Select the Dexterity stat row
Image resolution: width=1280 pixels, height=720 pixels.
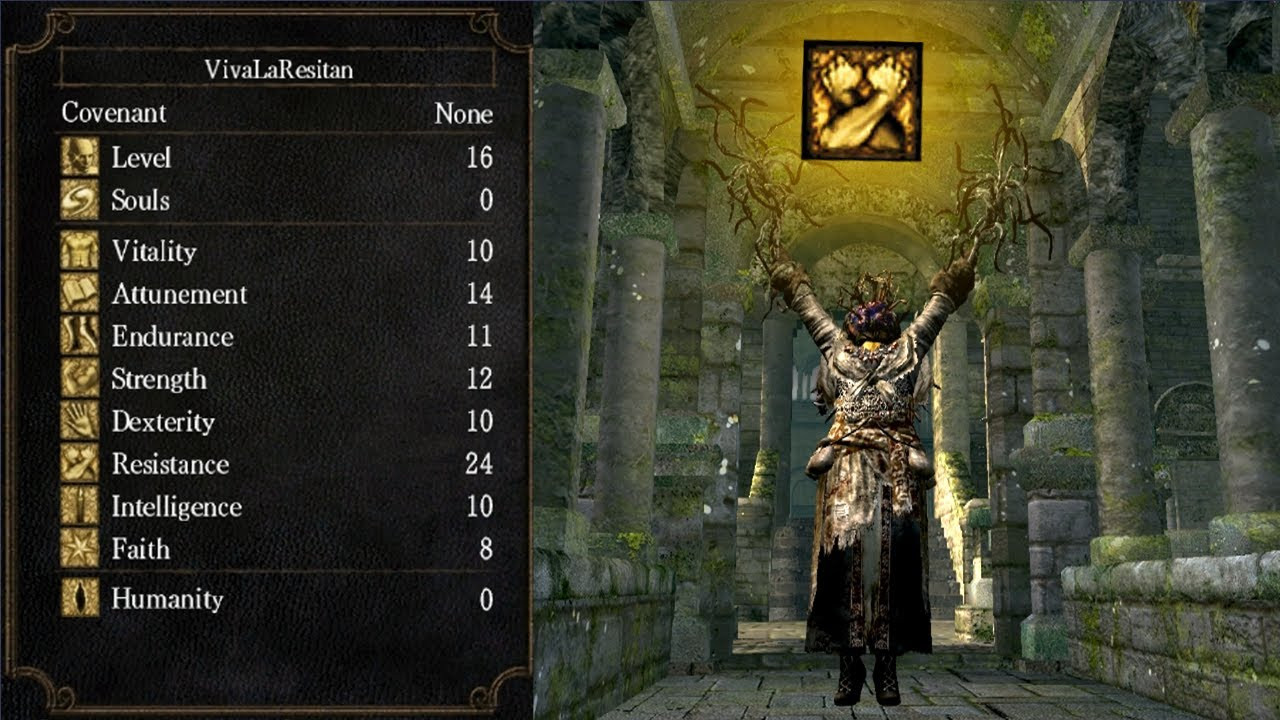[x=277, y=422]
